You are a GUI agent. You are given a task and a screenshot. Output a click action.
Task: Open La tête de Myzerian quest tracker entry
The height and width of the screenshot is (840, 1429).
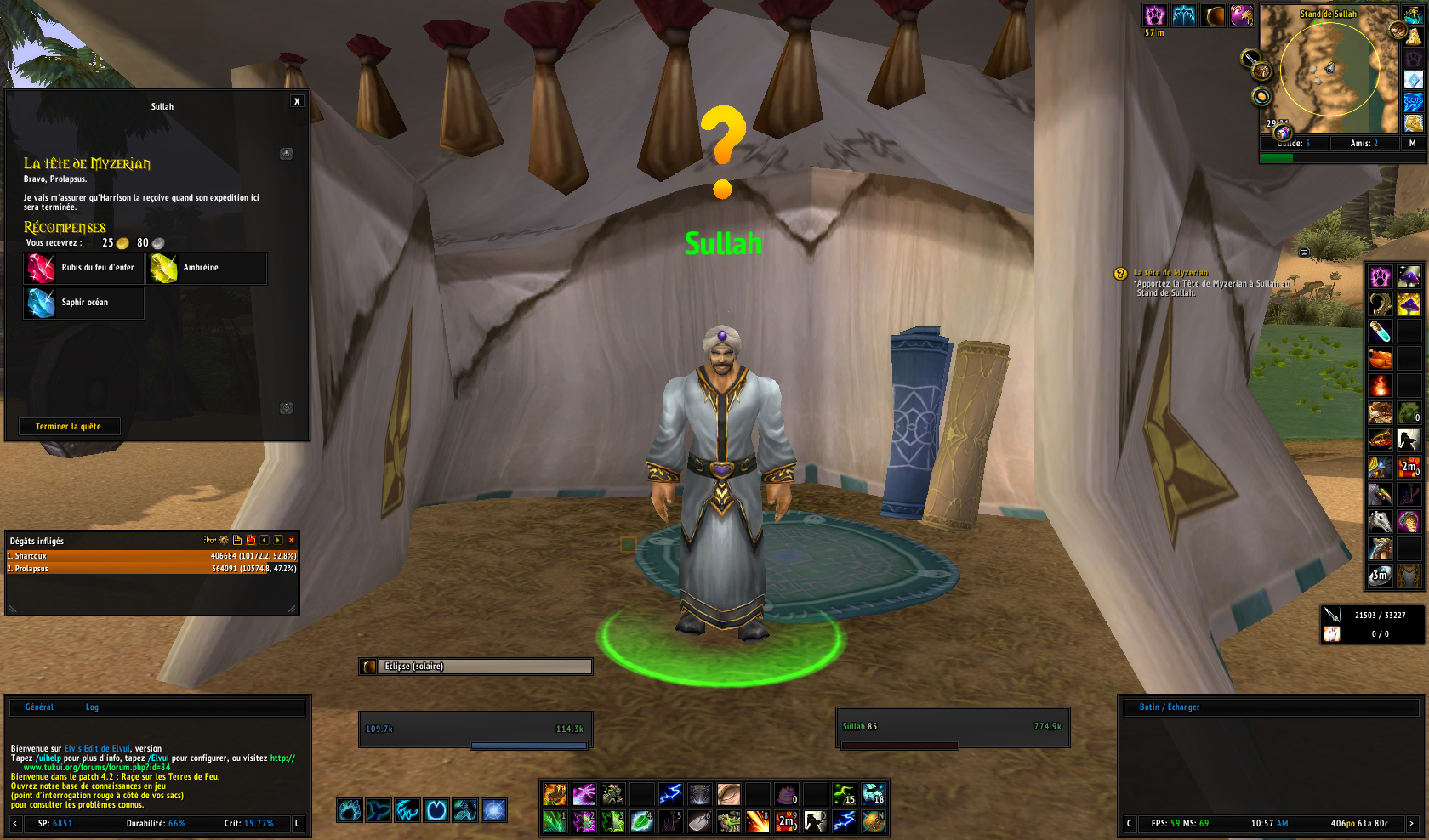point(1170,273)
